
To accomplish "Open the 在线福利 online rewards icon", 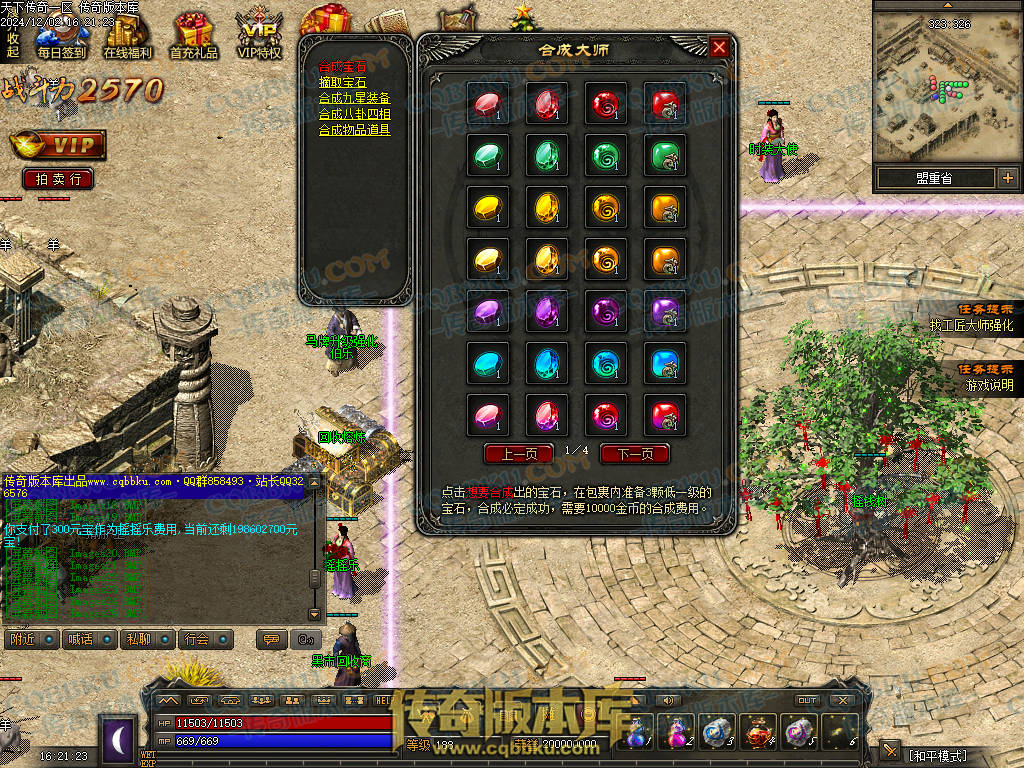I will pos(128,36).
